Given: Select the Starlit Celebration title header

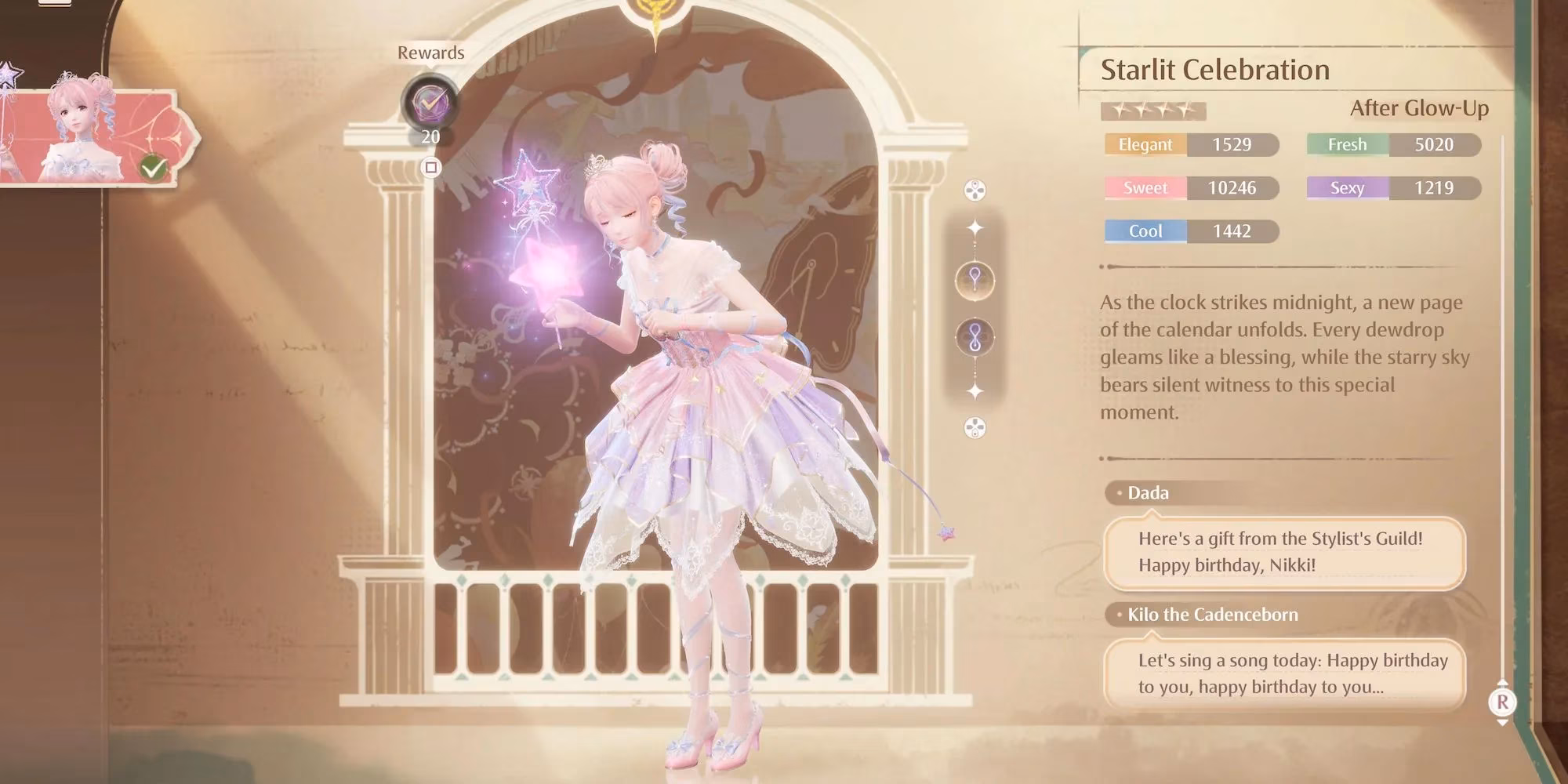Looking at the screenshot, I should (x=1214, y=69).
